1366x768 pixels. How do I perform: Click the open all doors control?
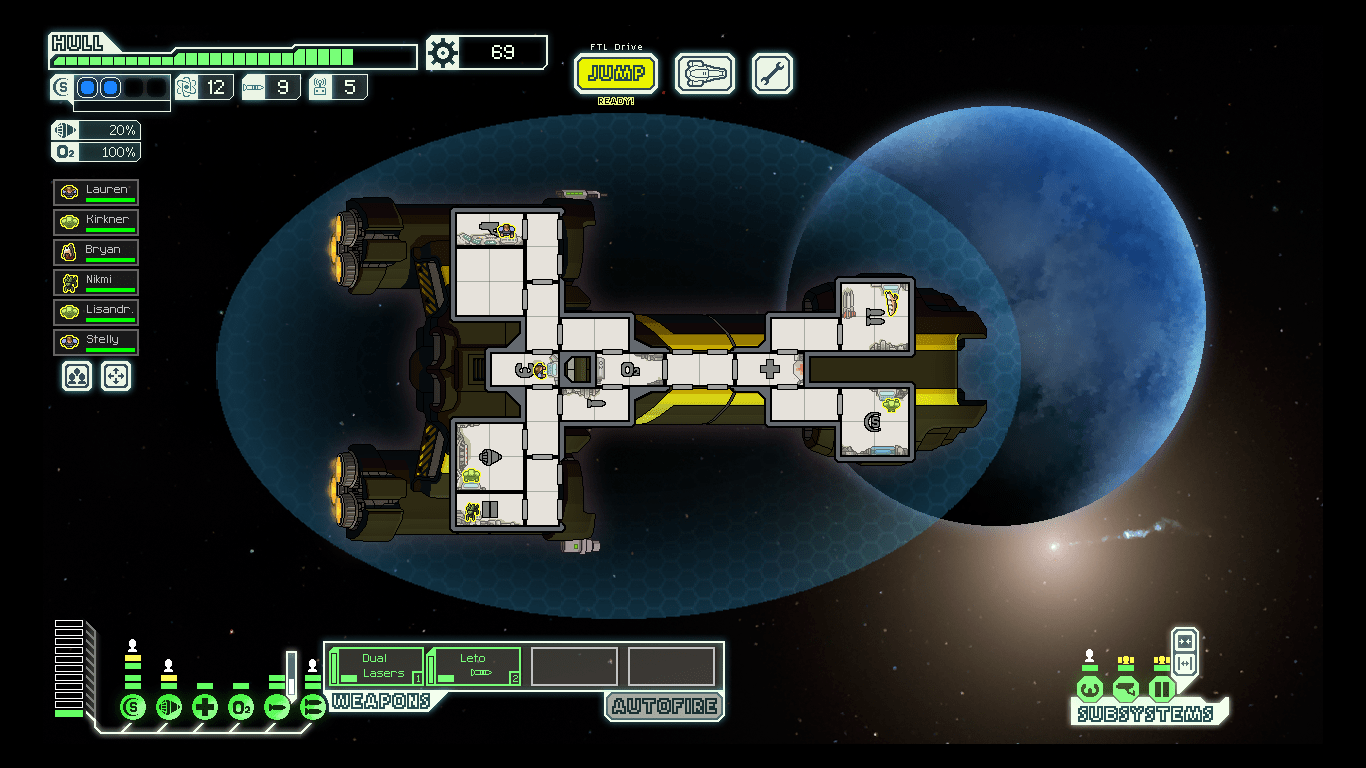point(1186,661)
